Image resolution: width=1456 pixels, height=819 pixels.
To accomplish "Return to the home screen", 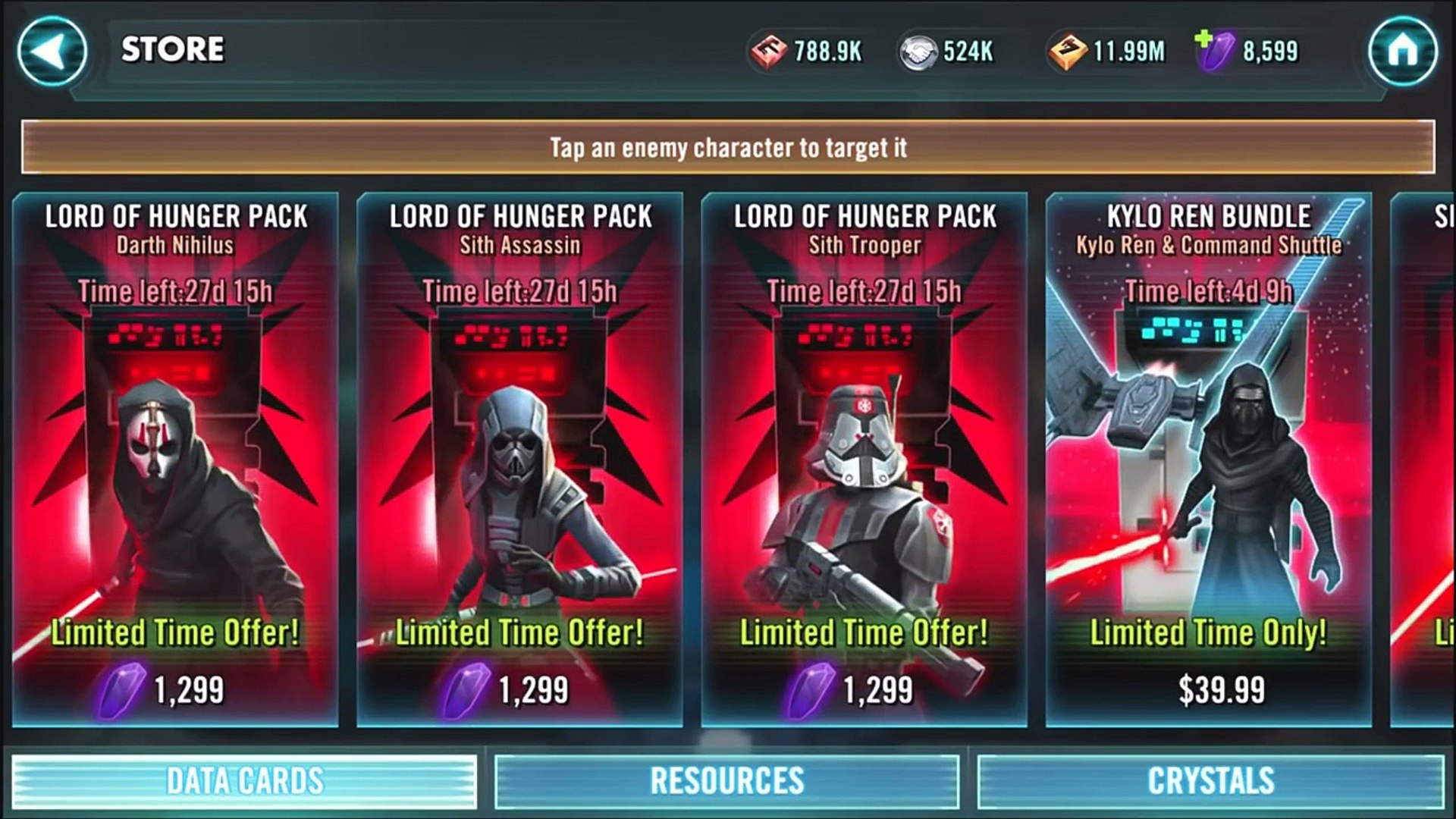I will pyautogui.click(x=1402, y=51).
